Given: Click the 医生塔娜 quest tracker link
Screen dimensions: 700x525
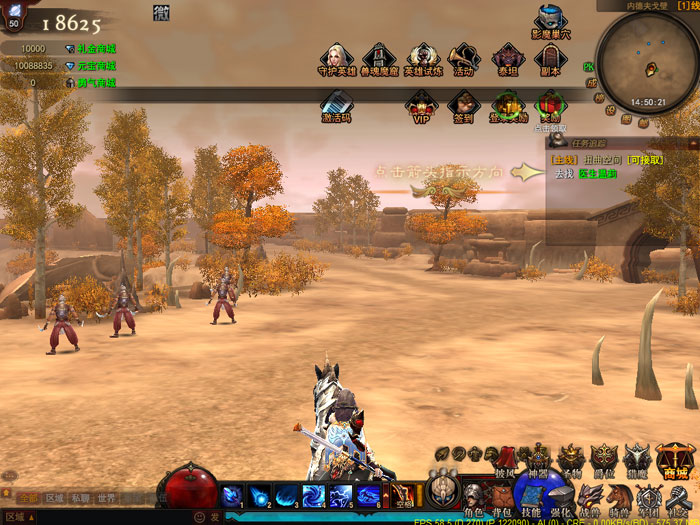Looking at the screenshot, I should (x=594, y=174).
